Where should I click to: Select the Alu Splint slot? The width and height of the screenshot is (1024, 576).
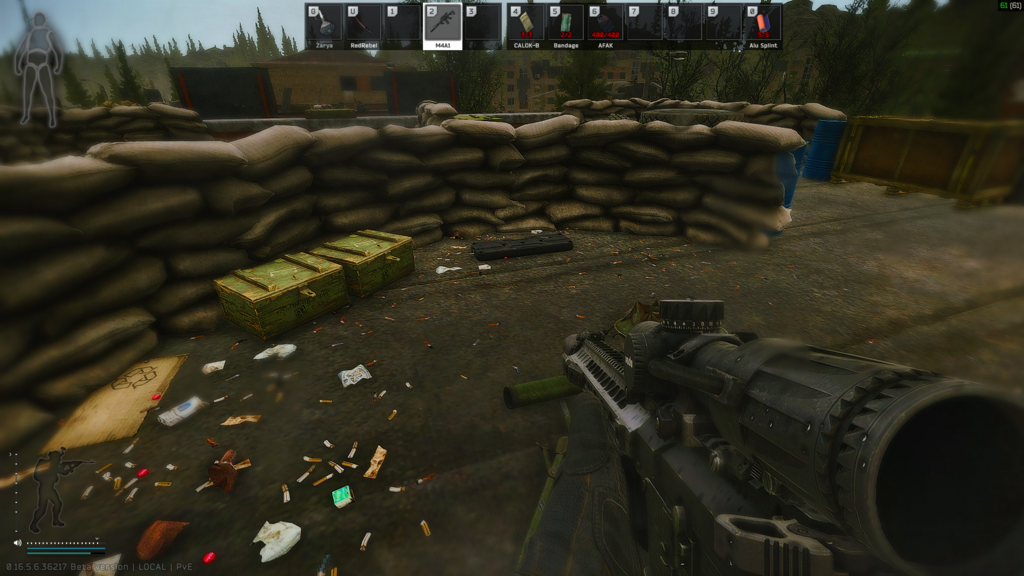point(762,25)
